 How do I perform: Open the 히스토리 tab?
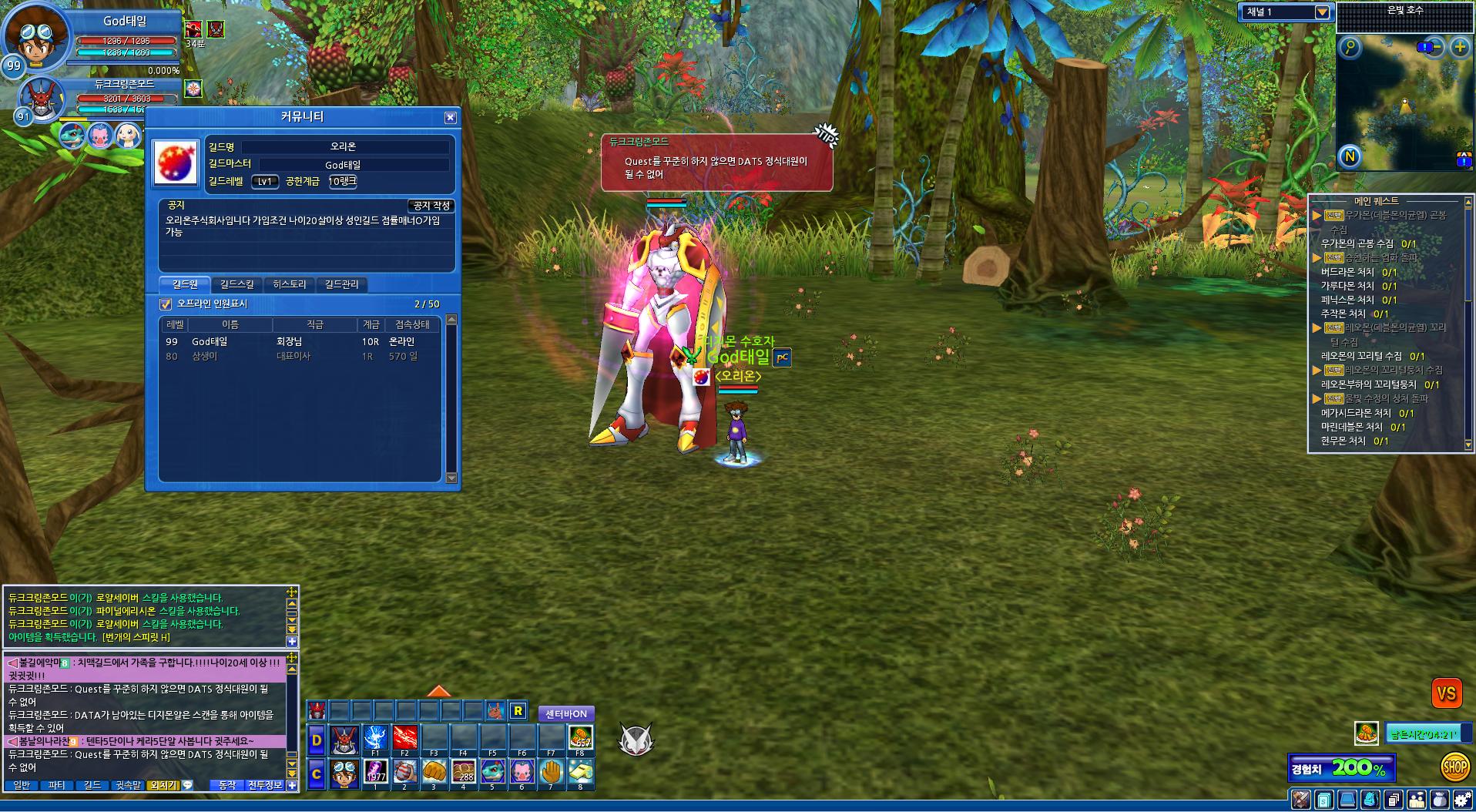tap(290, 285)
